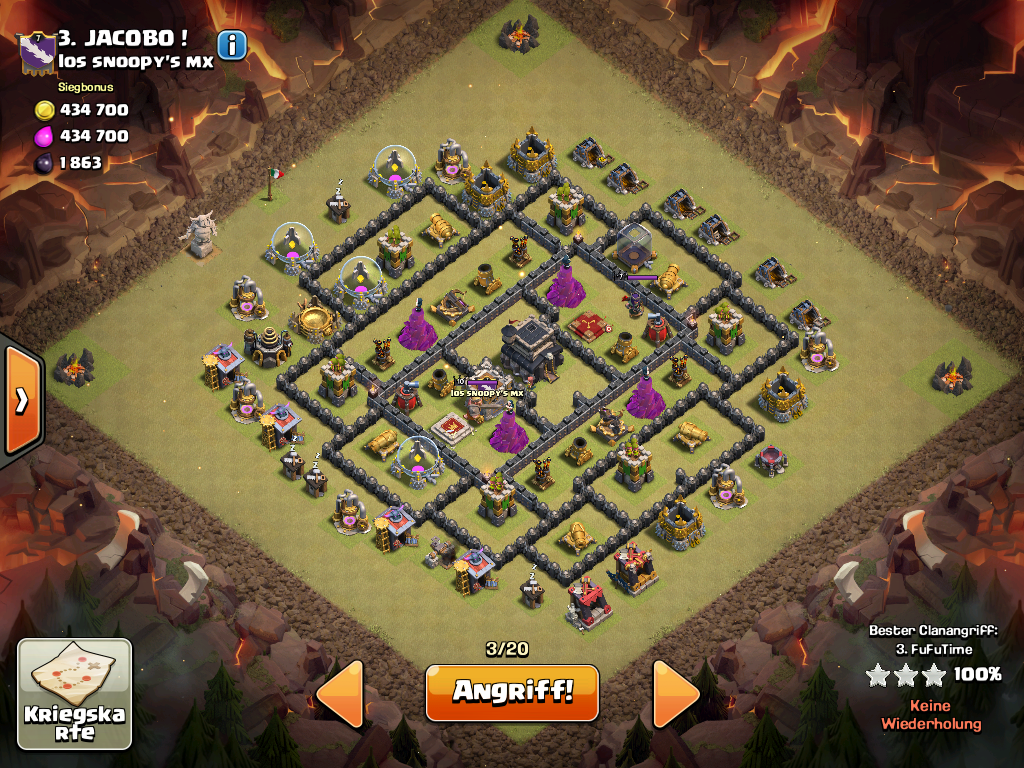Go to the previous enemy base
The height and width of the screenshot is (768, 1024).
340,693
